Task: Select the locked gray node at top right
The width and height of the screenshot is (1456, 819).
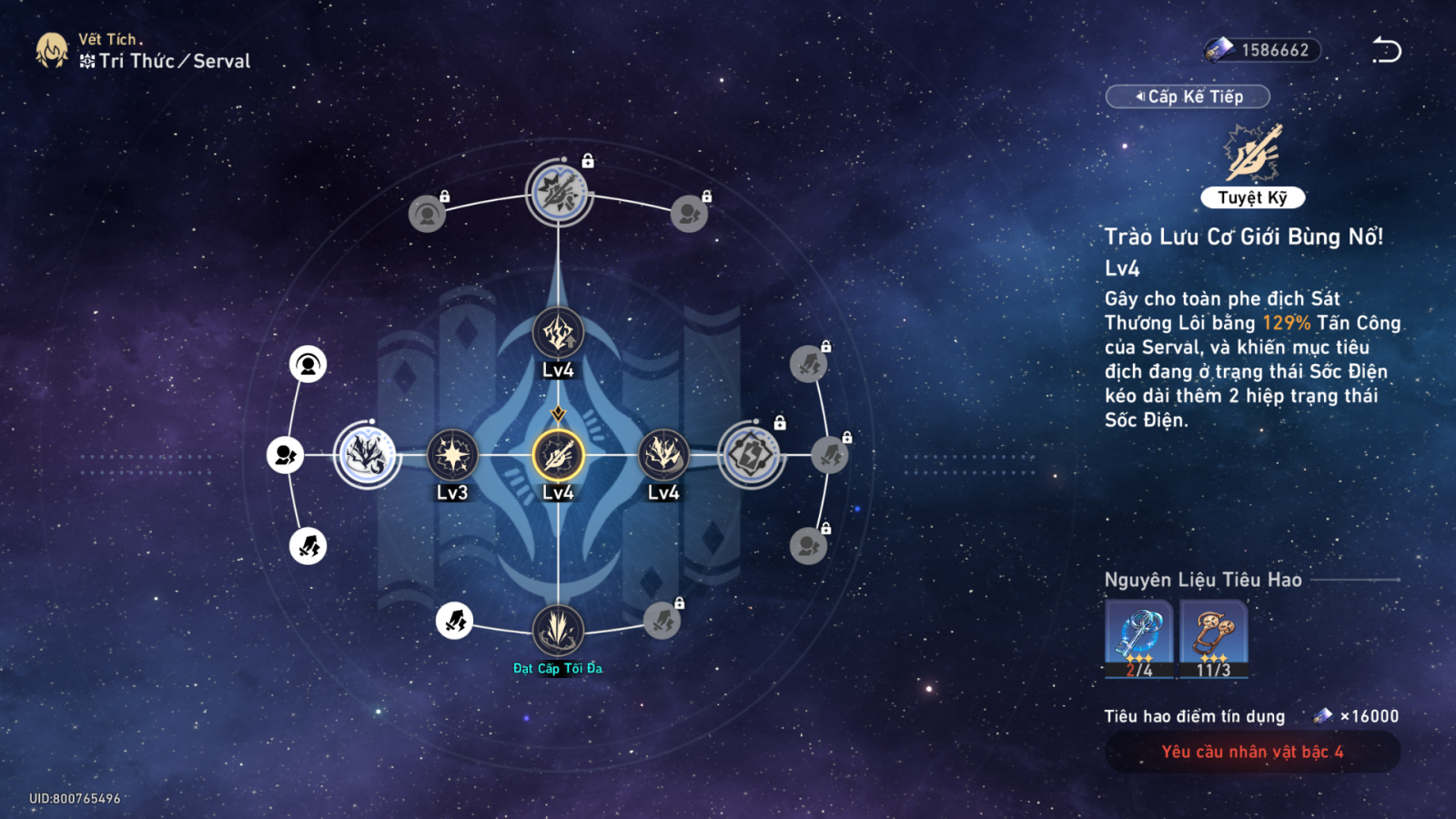Action: click(x=689, y=214)
